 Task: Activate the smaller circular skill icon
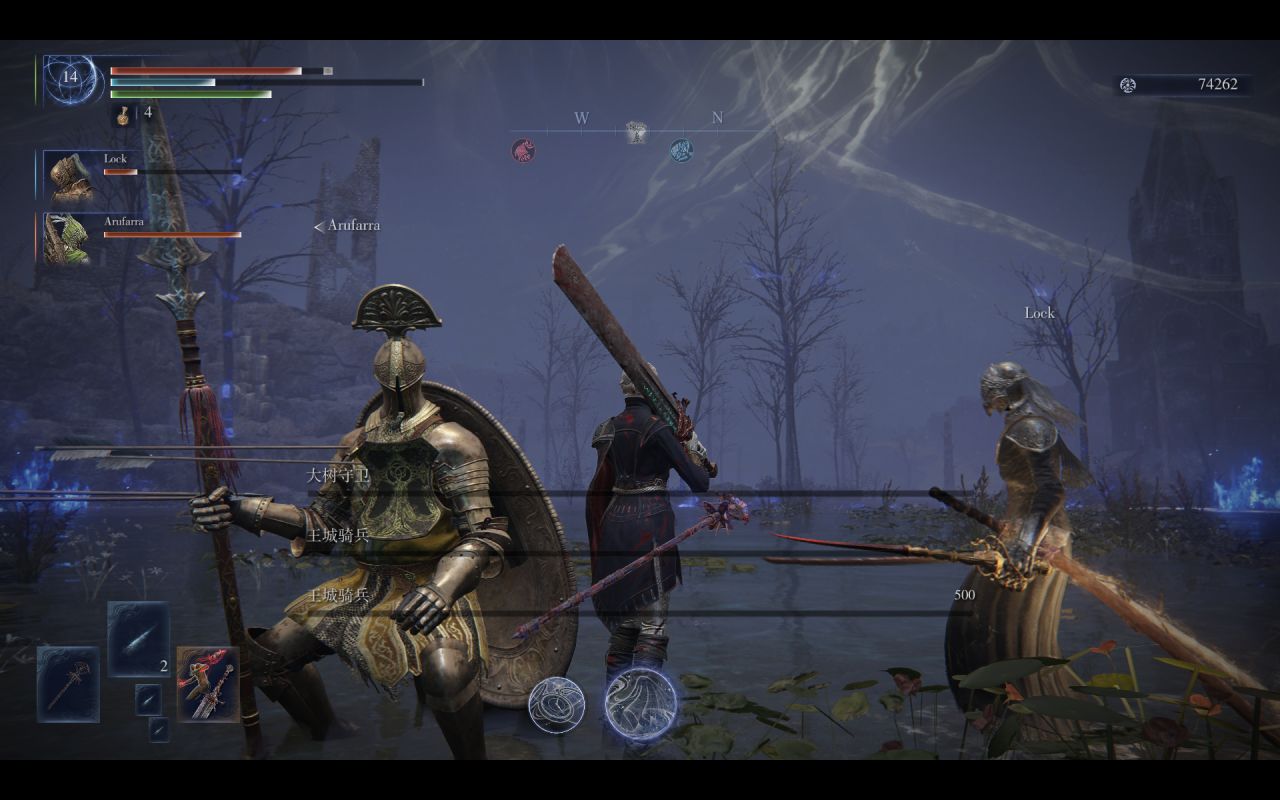coord(557,705)
